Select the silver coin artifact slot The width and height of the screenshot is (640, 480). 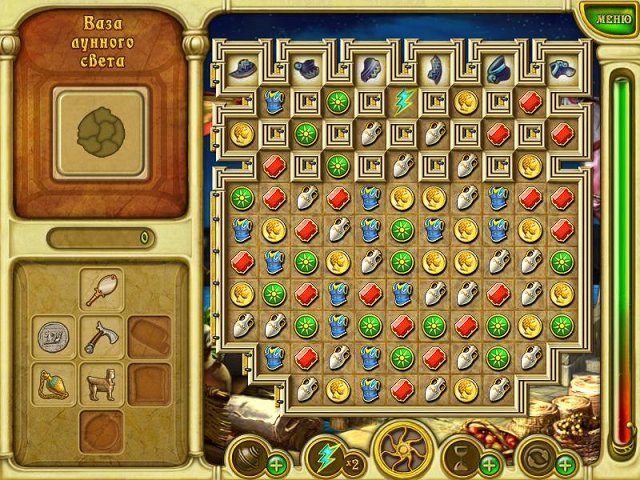[53, 337]
